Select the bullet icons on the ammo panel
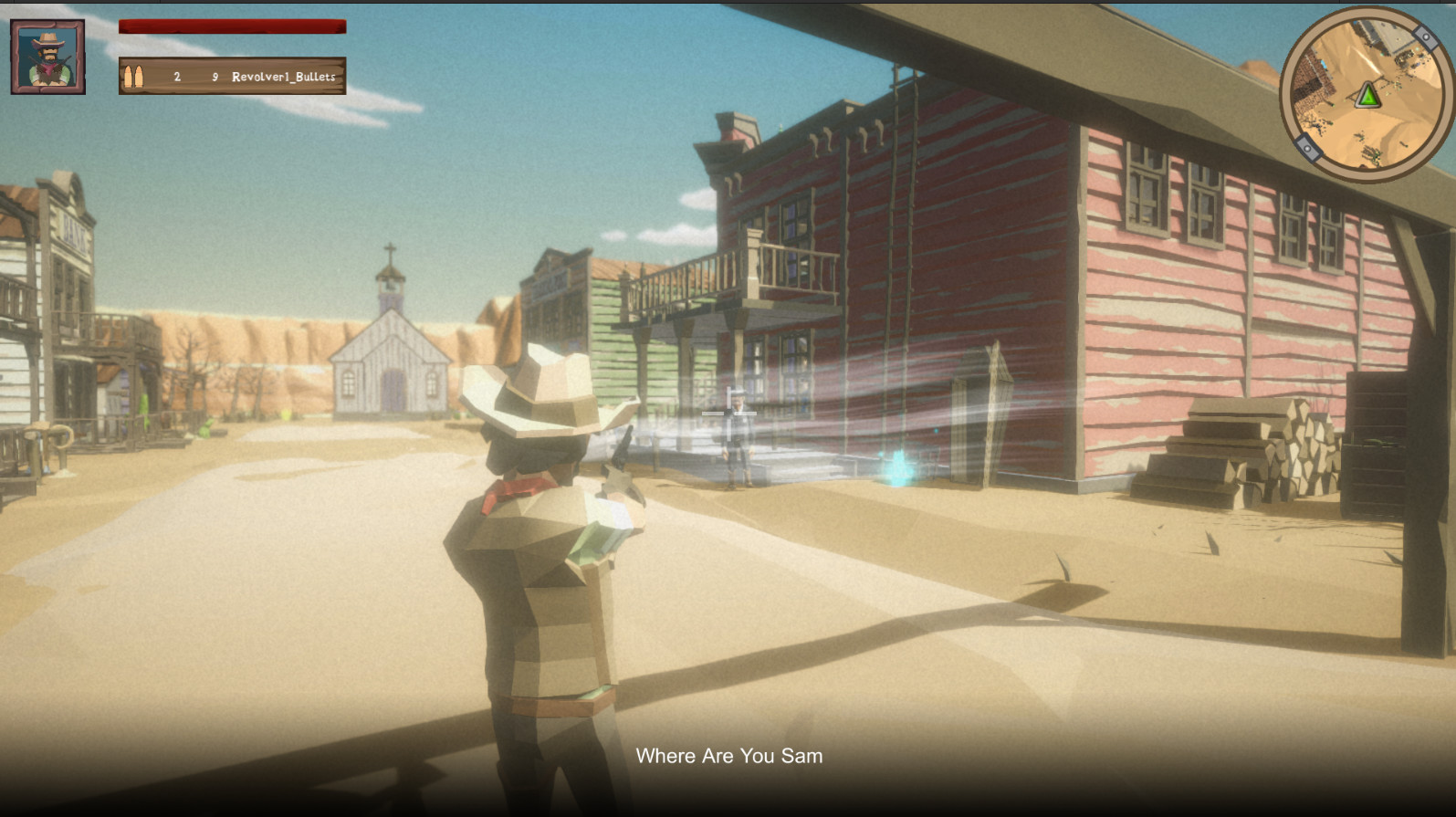1456x817 pixels. point(135,77)
